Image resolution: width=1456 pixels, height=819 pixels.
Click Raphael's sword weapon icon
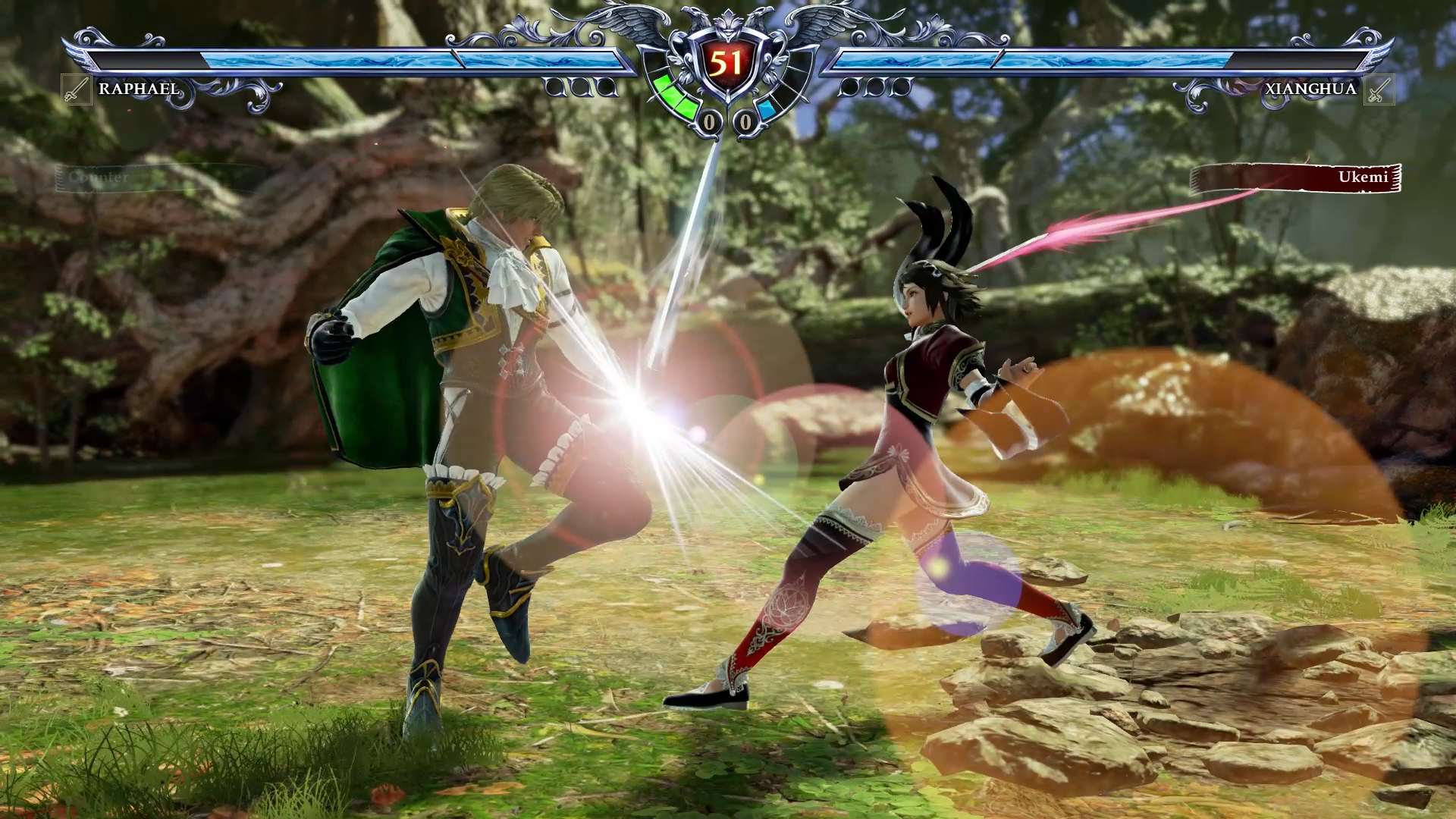76,89
